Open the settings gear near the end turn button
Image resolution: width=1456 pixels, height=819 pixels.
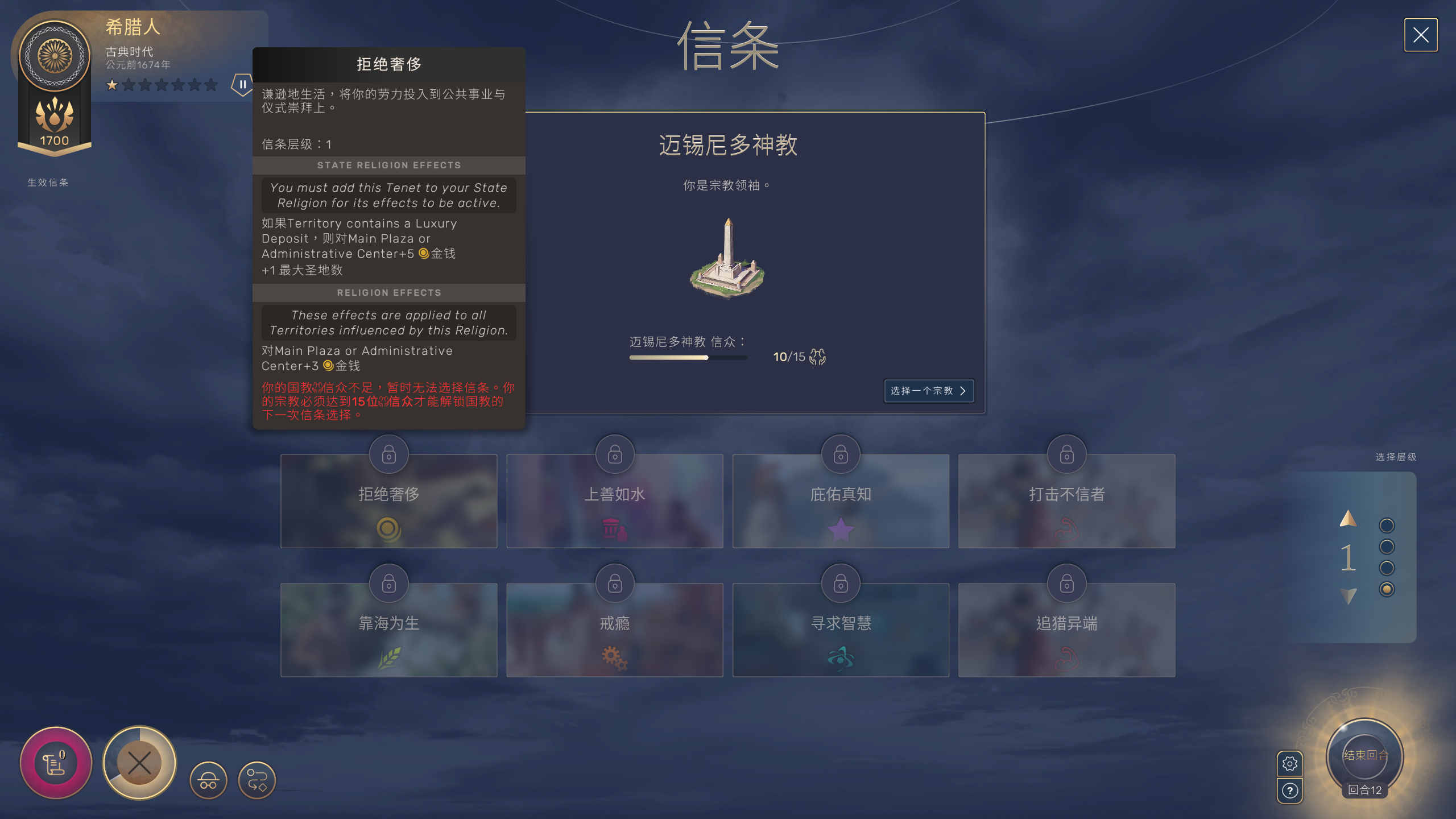1290,764
